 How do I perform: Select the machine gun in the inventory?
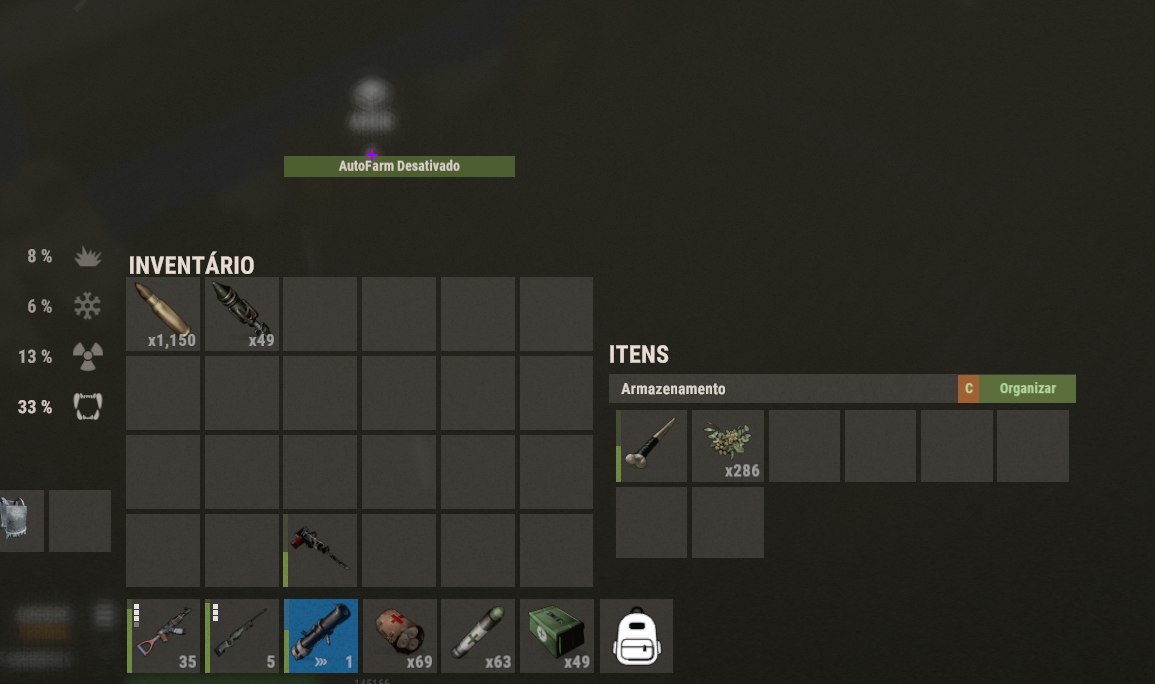[320, 550]
